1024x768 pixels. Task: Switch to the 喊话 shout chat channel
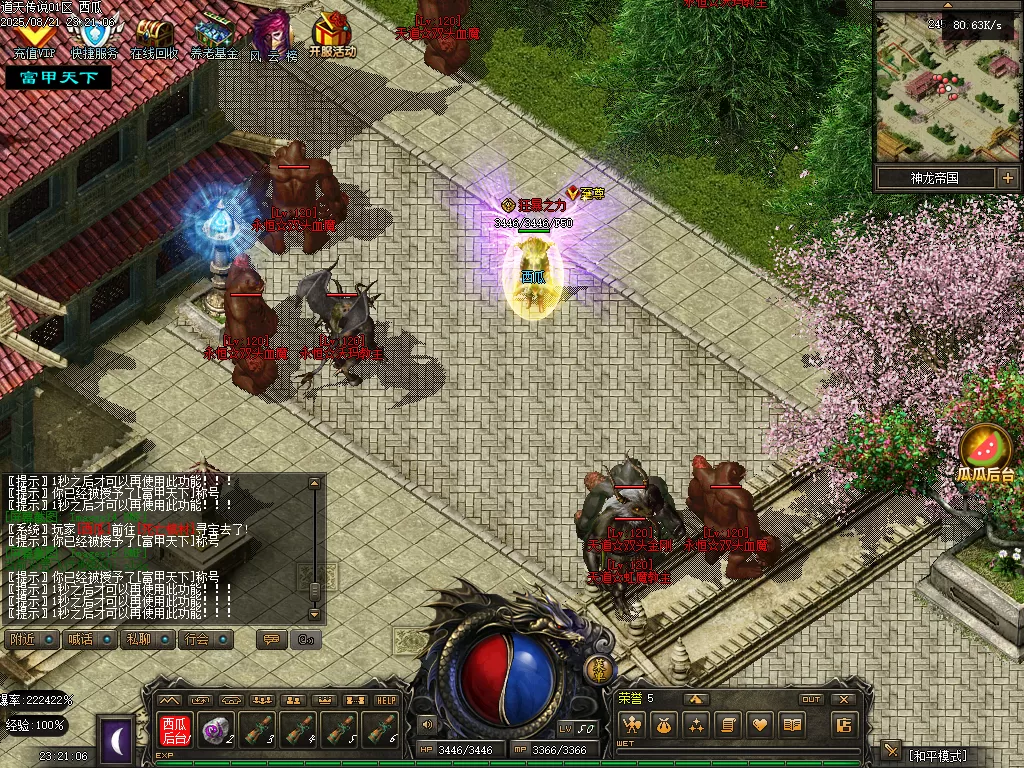tap(90, 639)
